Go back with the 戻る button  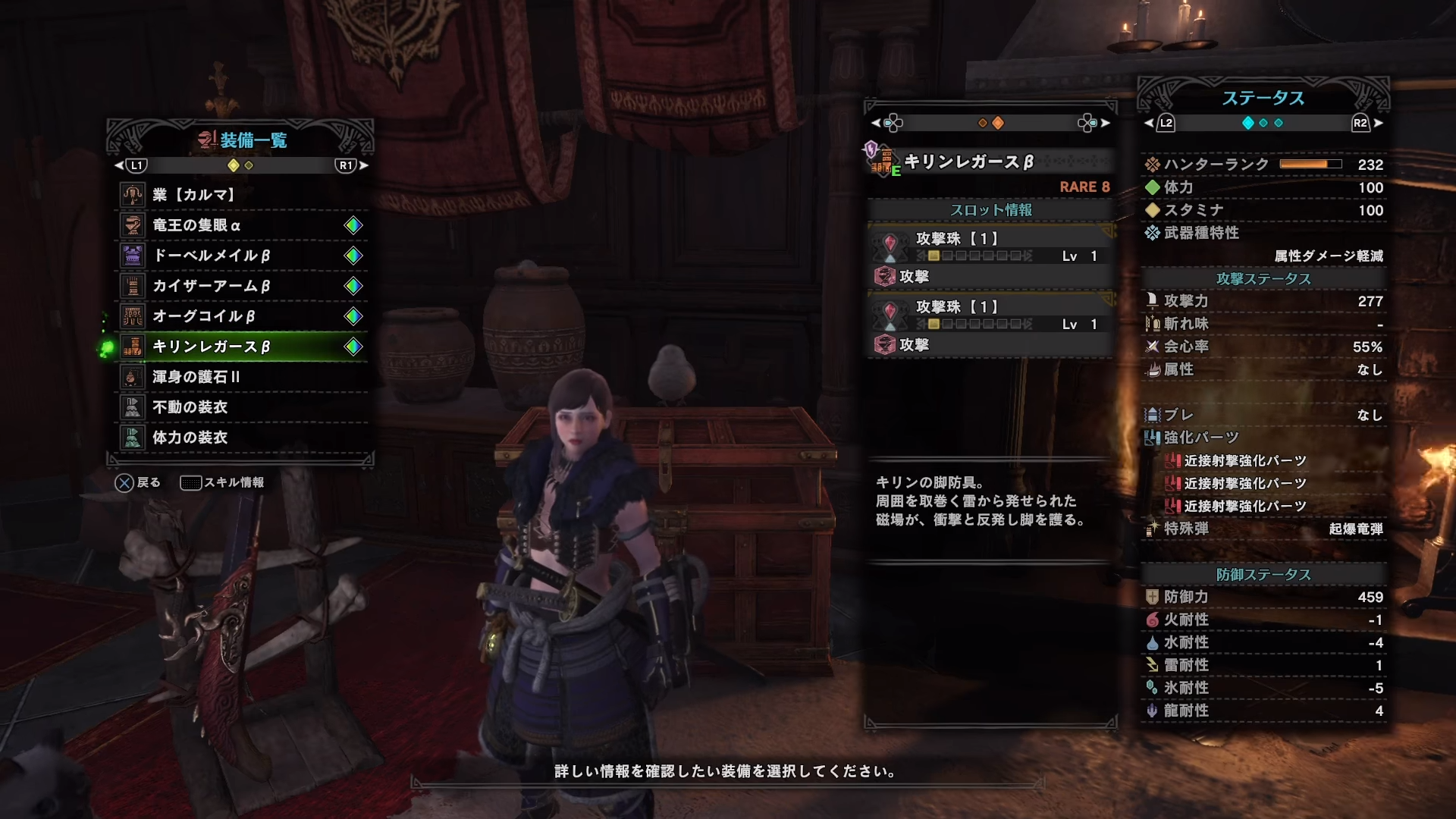(137, 483)
